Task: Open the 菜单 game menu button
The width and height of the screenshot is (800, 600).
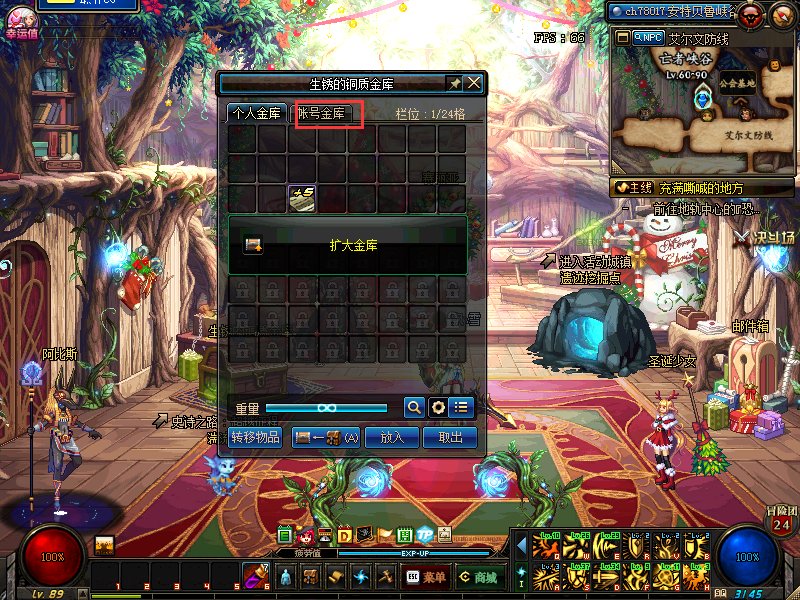Action: coord(426,577)
